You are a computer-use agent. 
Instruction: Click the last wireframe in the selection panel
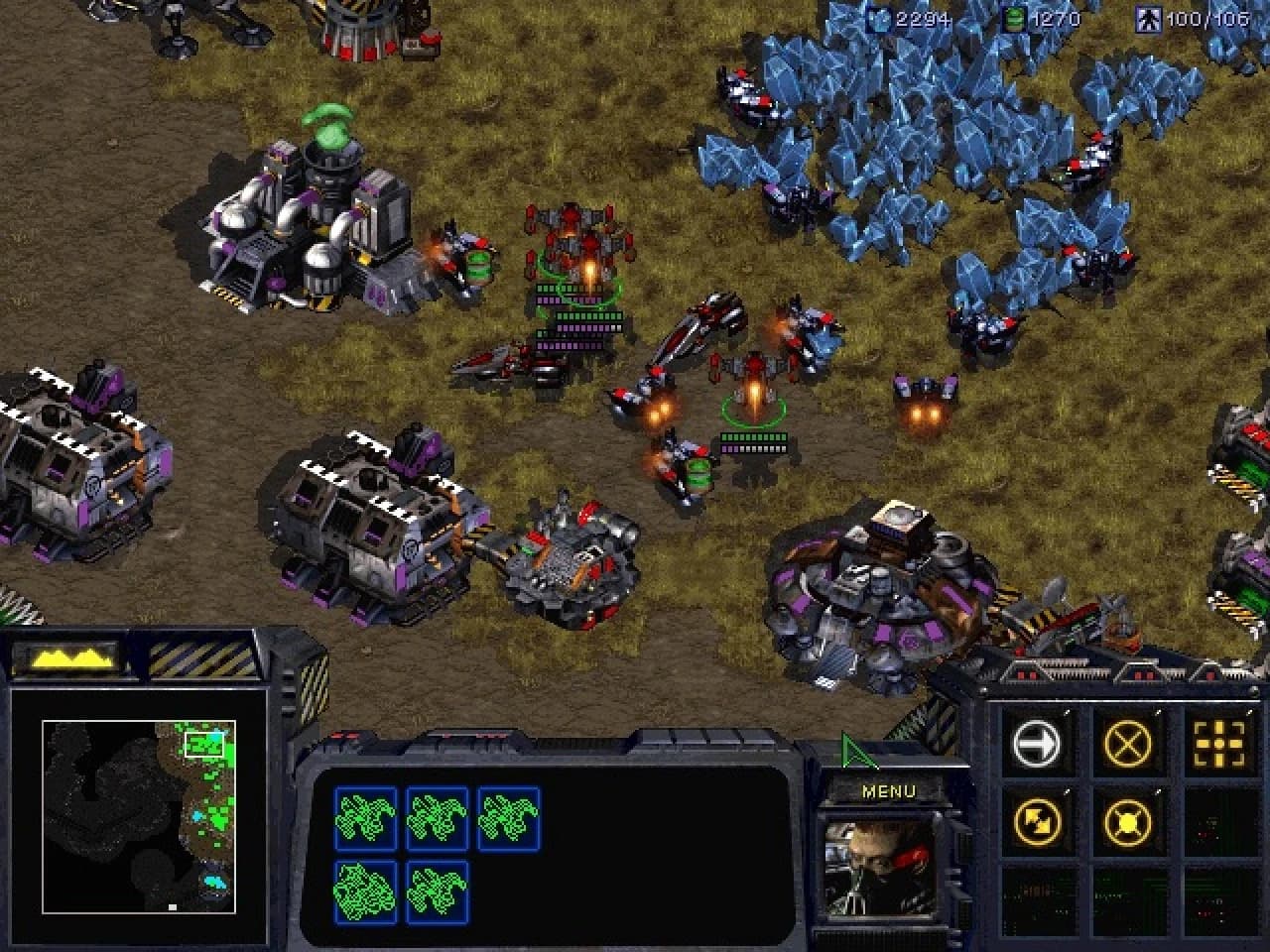pos(435,889)
